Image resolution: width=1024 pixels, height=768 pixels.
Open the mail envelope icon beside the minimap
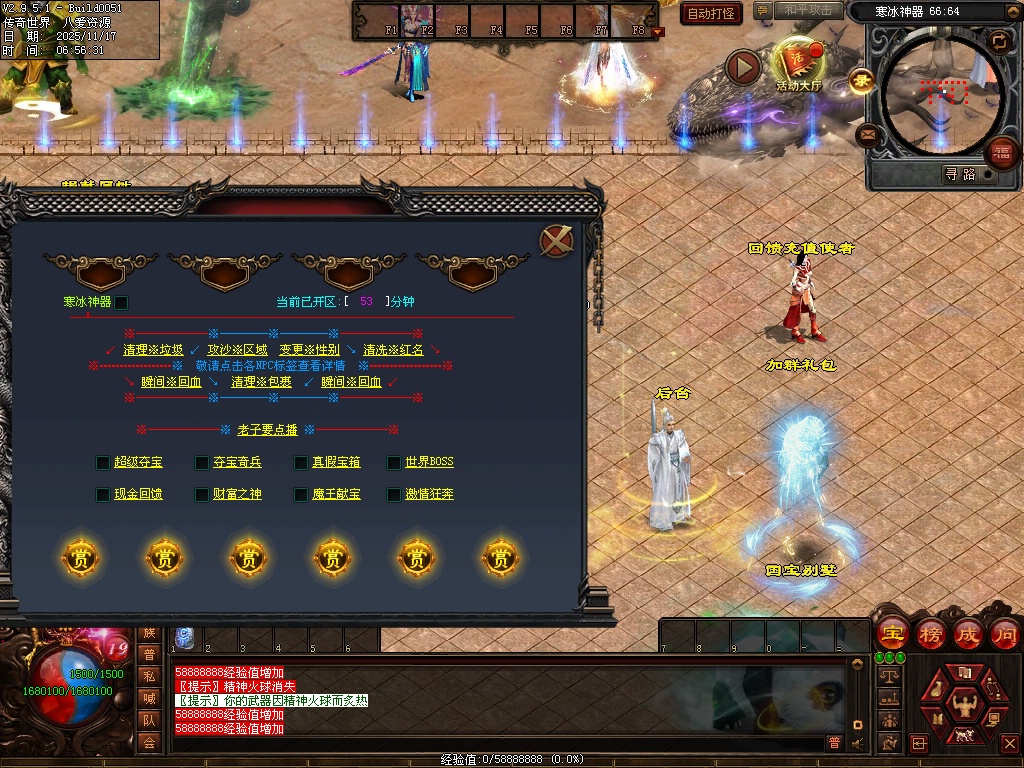868,134
